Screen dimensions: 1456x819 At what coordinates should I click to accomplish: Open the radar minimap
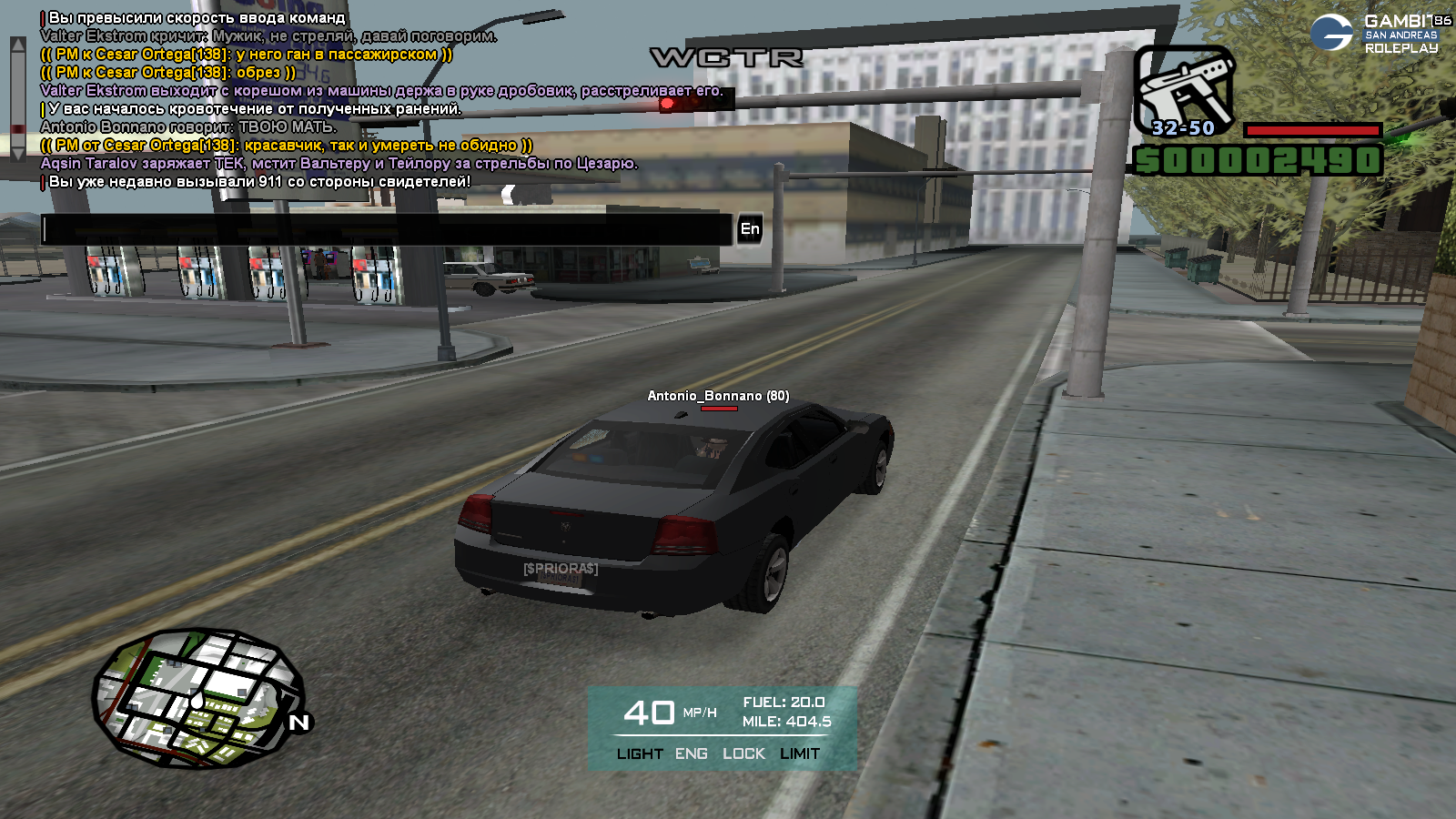198,698
